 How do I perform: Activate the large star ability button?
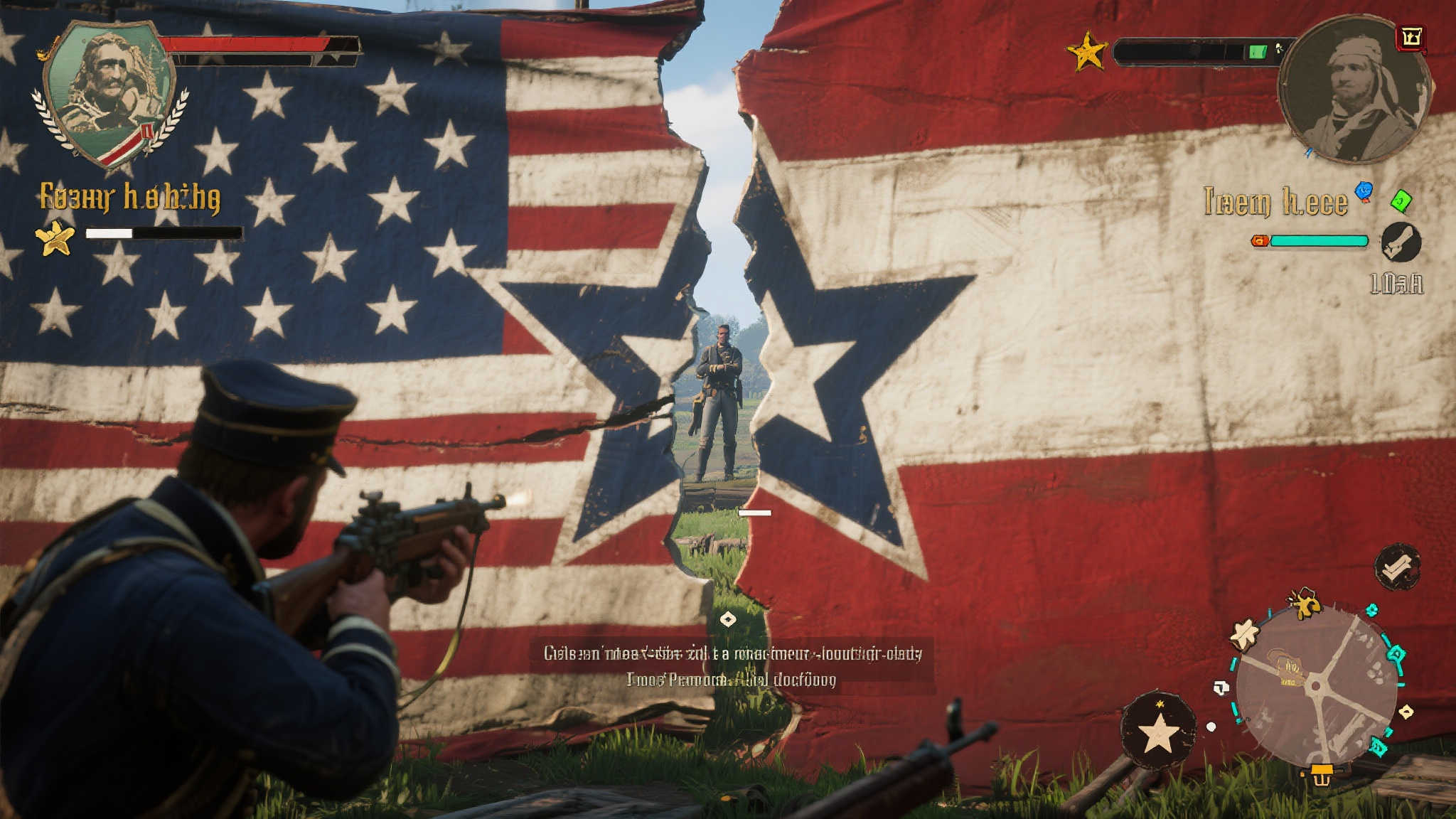(1158, 732)
